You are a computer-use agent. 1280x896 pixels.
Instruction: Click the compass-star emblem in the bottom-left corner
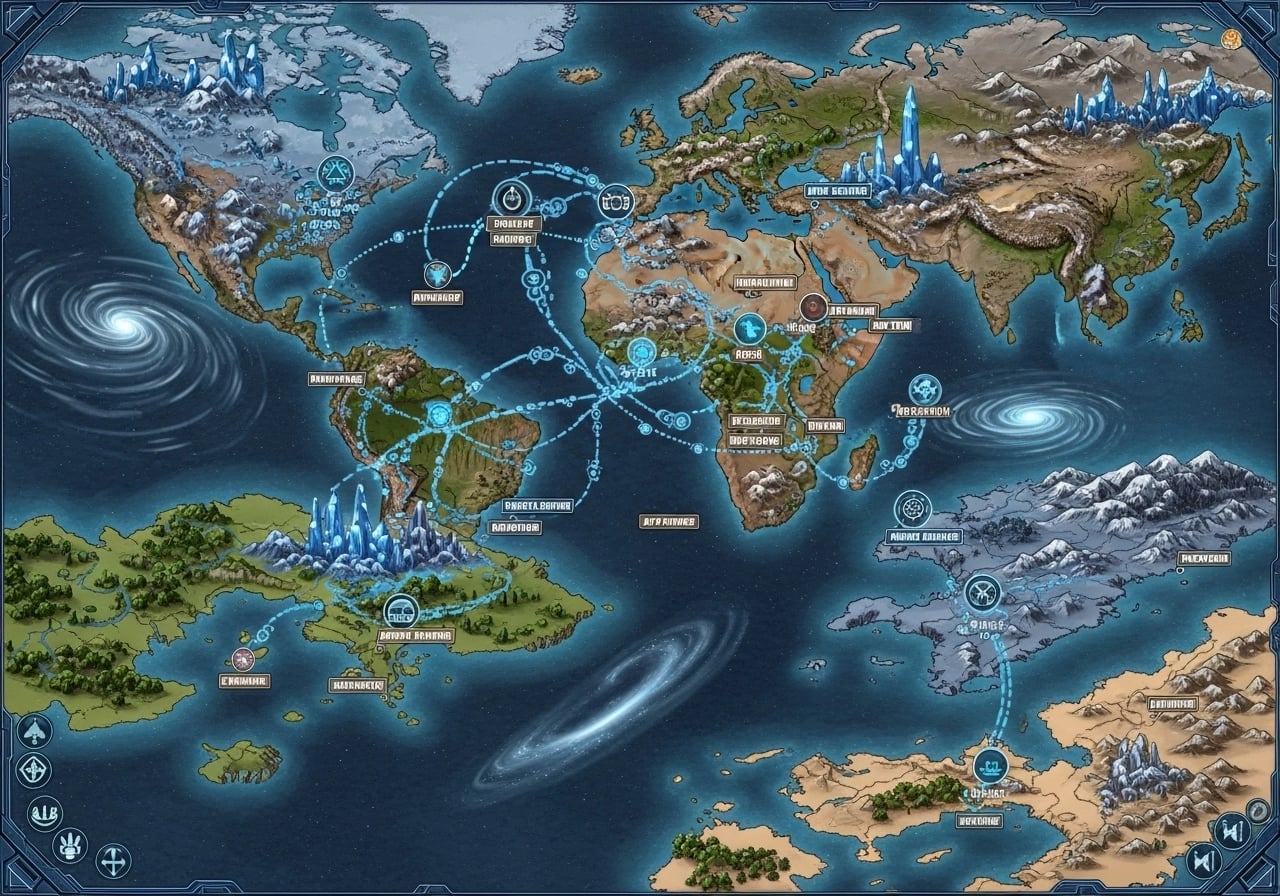(x=33, y=772)
